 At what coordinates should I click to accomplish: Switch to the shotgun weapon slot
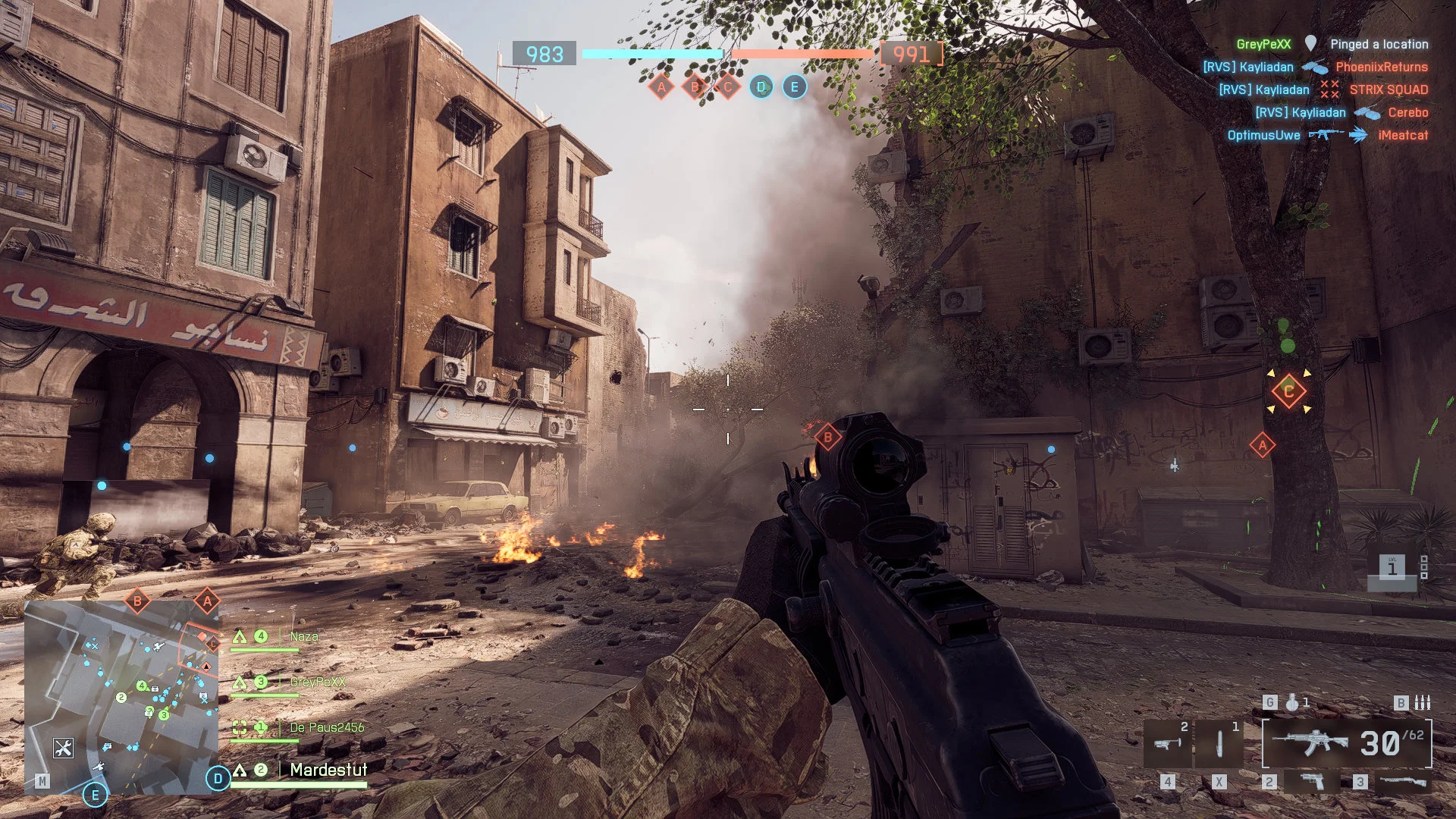click(x=1402, y=781)
